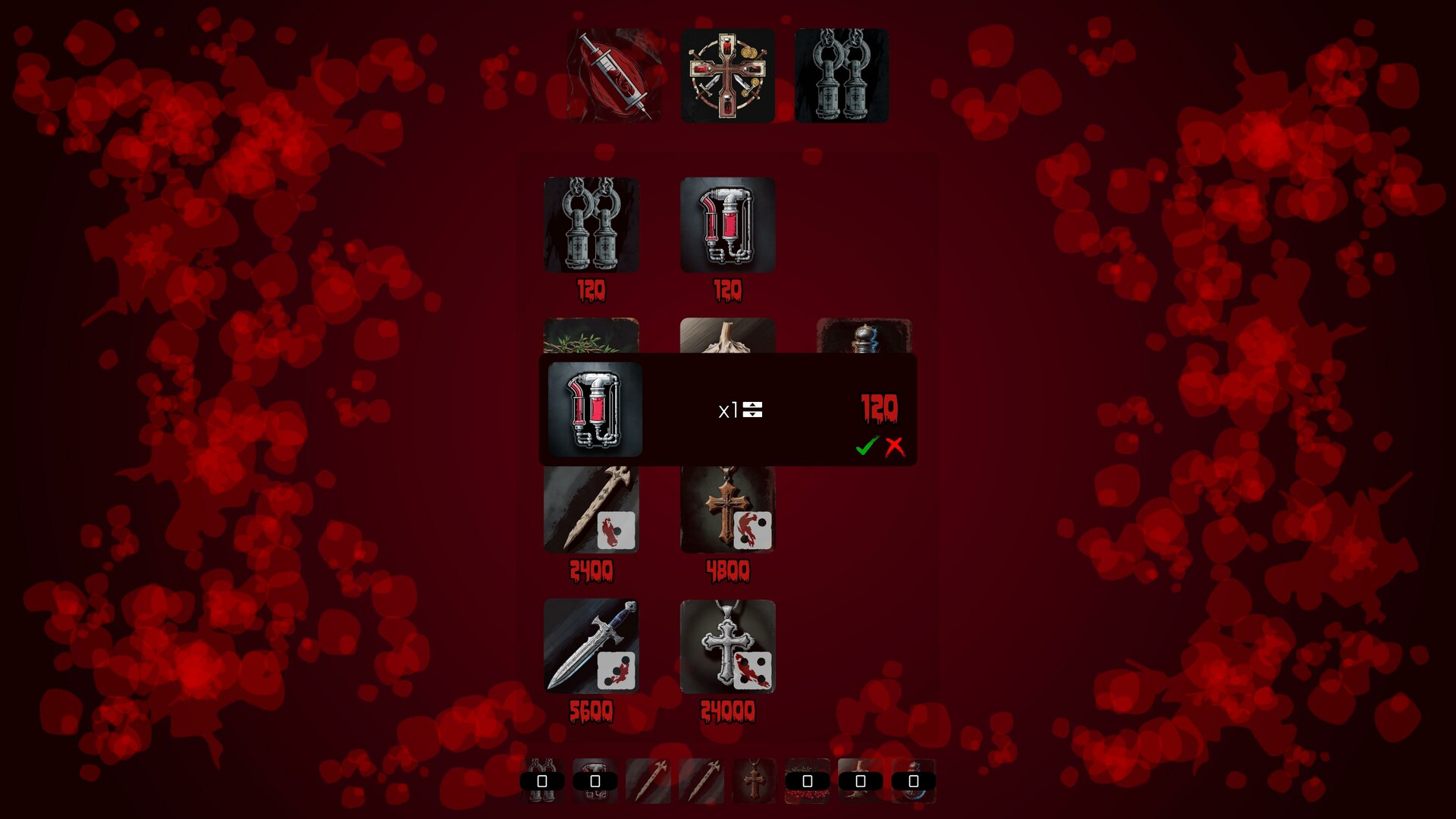Increase quantity with the up arrow
Screen dimensions: 1456x819
tap(752, 406)
